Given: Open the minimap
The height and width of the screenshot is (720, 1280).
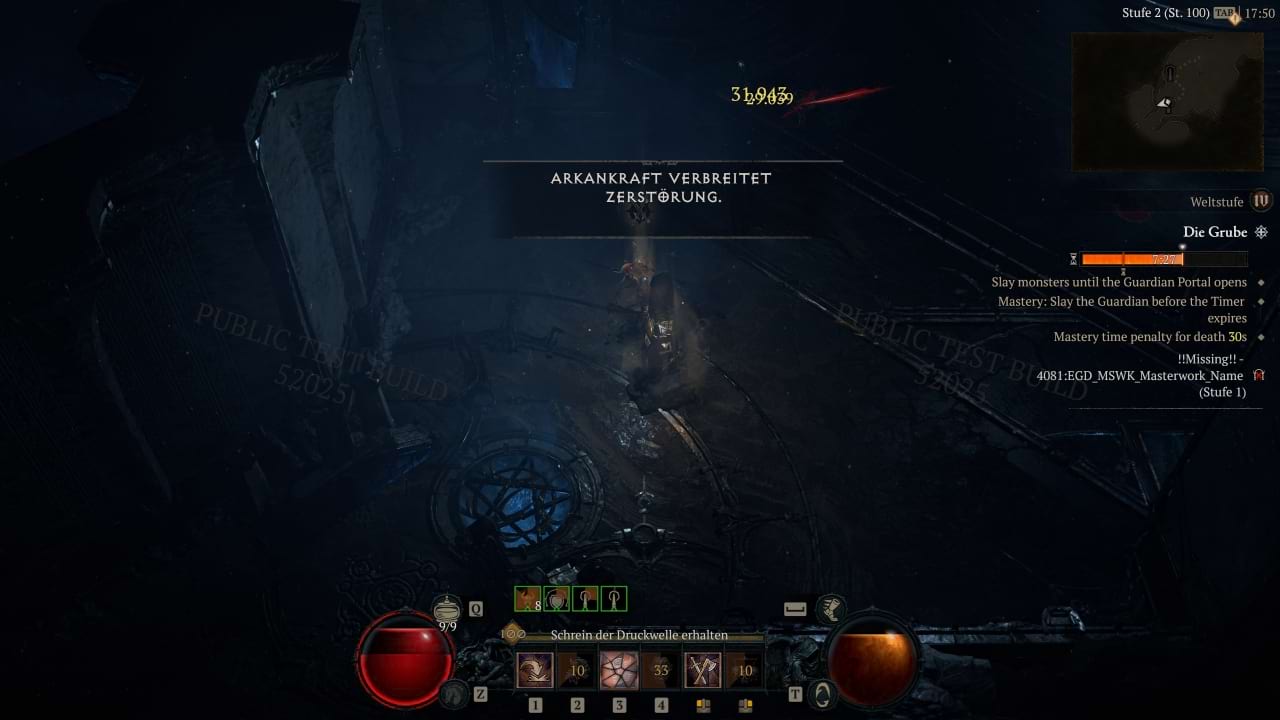Looking at the screenshot, I should point(1167,101).
